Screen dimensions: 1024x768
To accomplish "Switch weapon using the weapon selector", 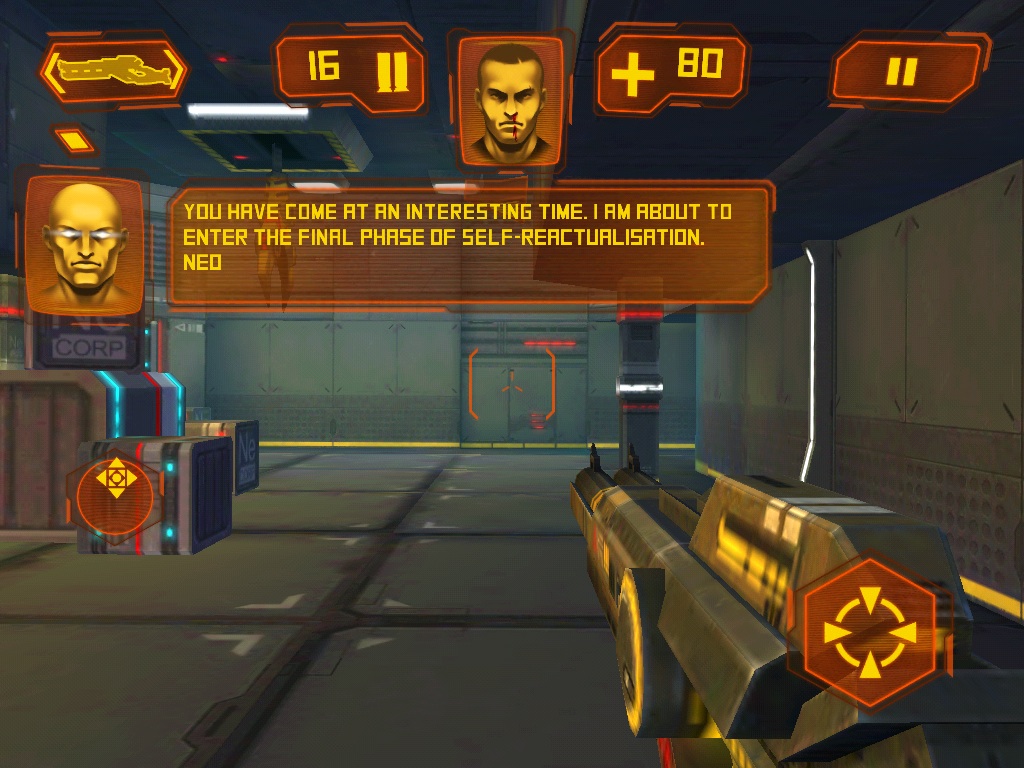I will 113,70.
